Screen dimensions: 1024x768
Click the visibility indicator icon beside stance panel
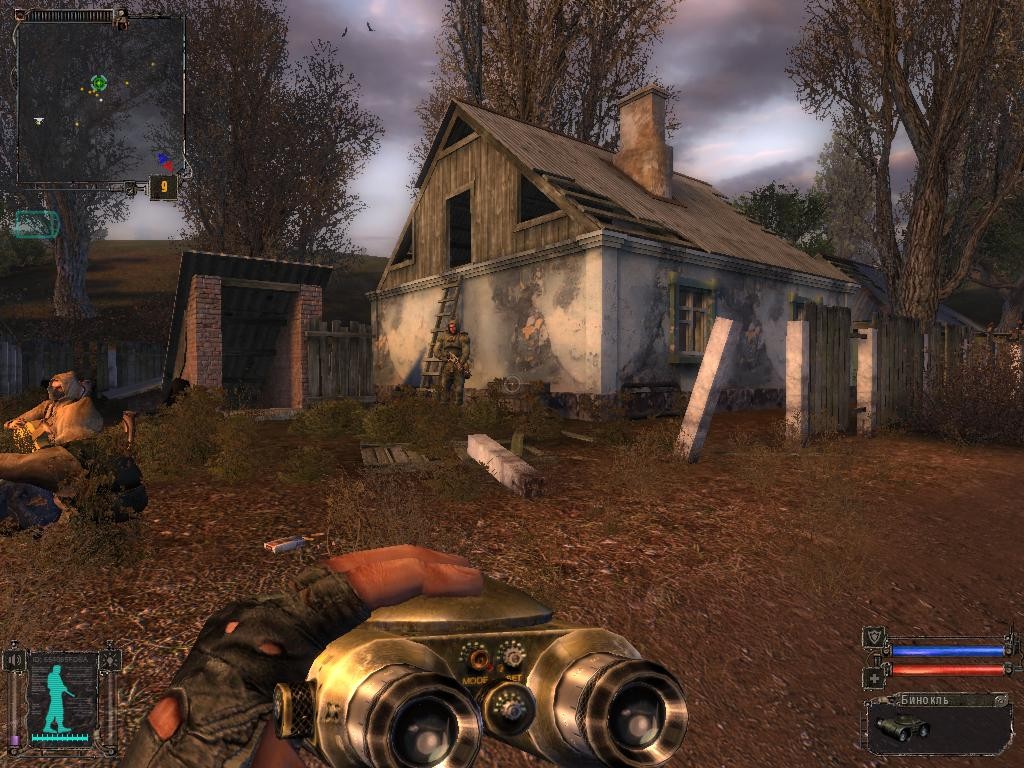click(x=112, y=660)
